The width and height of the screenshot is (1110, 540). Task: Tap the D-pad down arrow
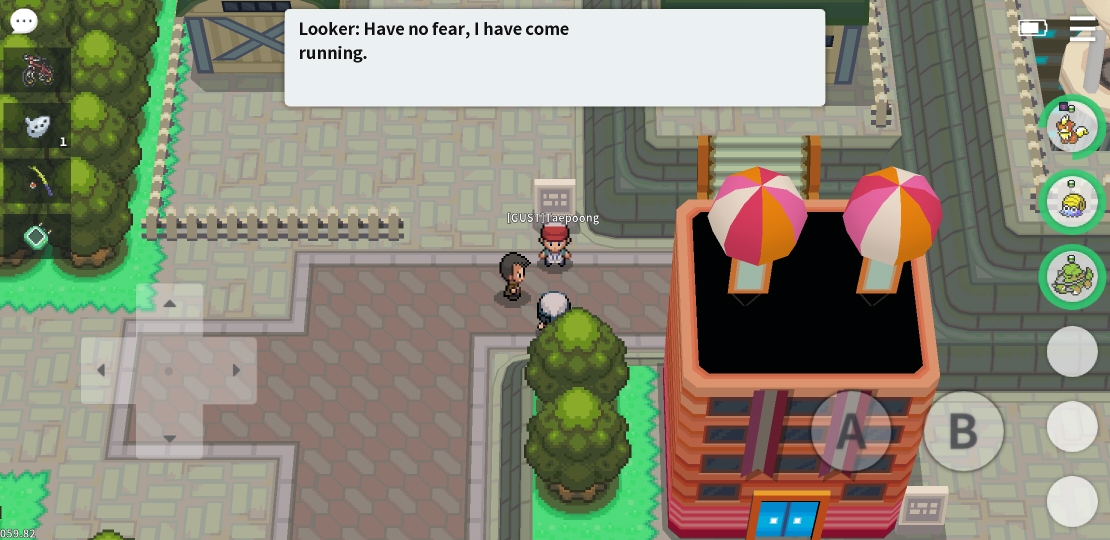[169, 437]
